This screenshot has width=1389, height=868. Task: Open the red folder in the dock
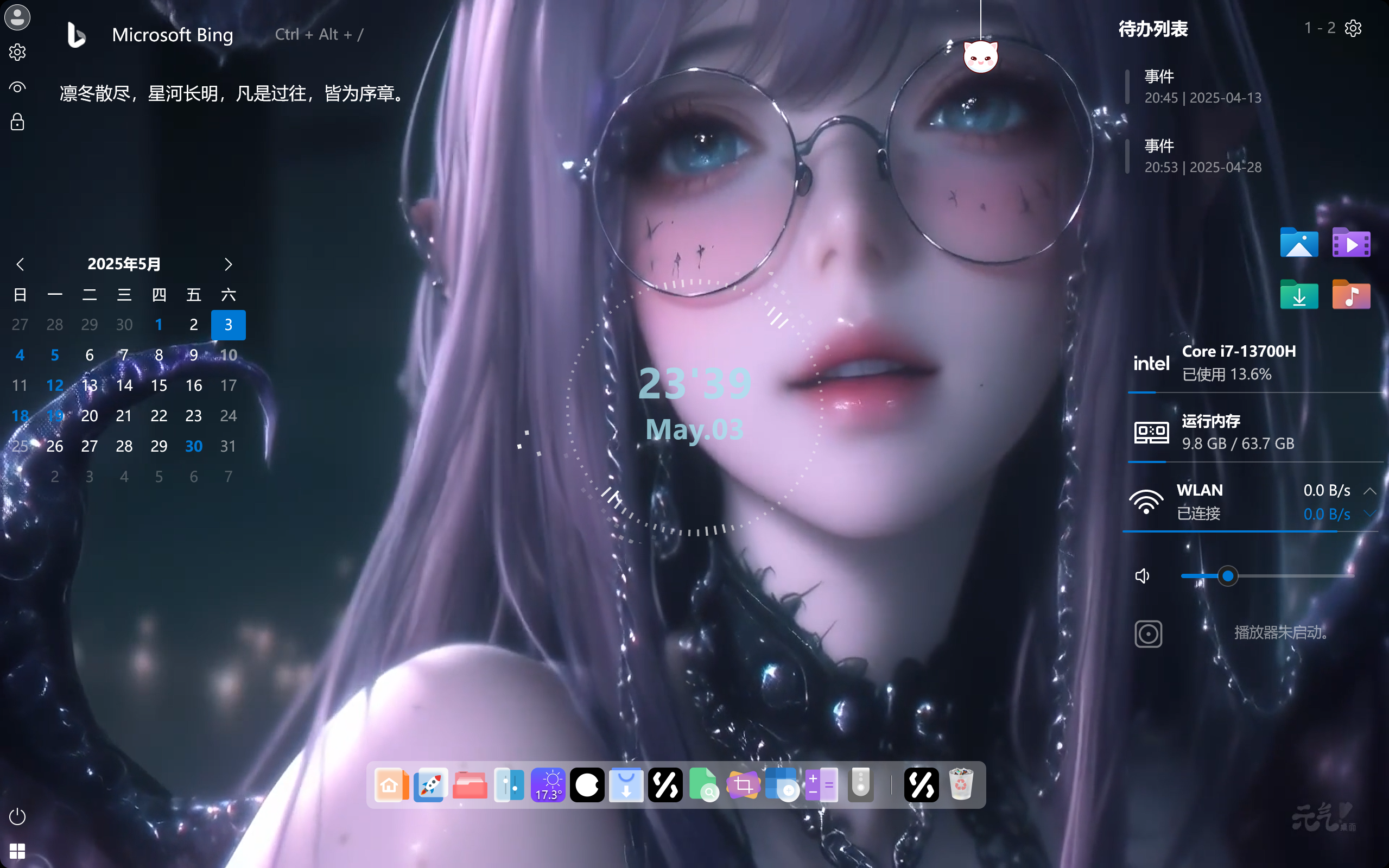tap(470, 785)
